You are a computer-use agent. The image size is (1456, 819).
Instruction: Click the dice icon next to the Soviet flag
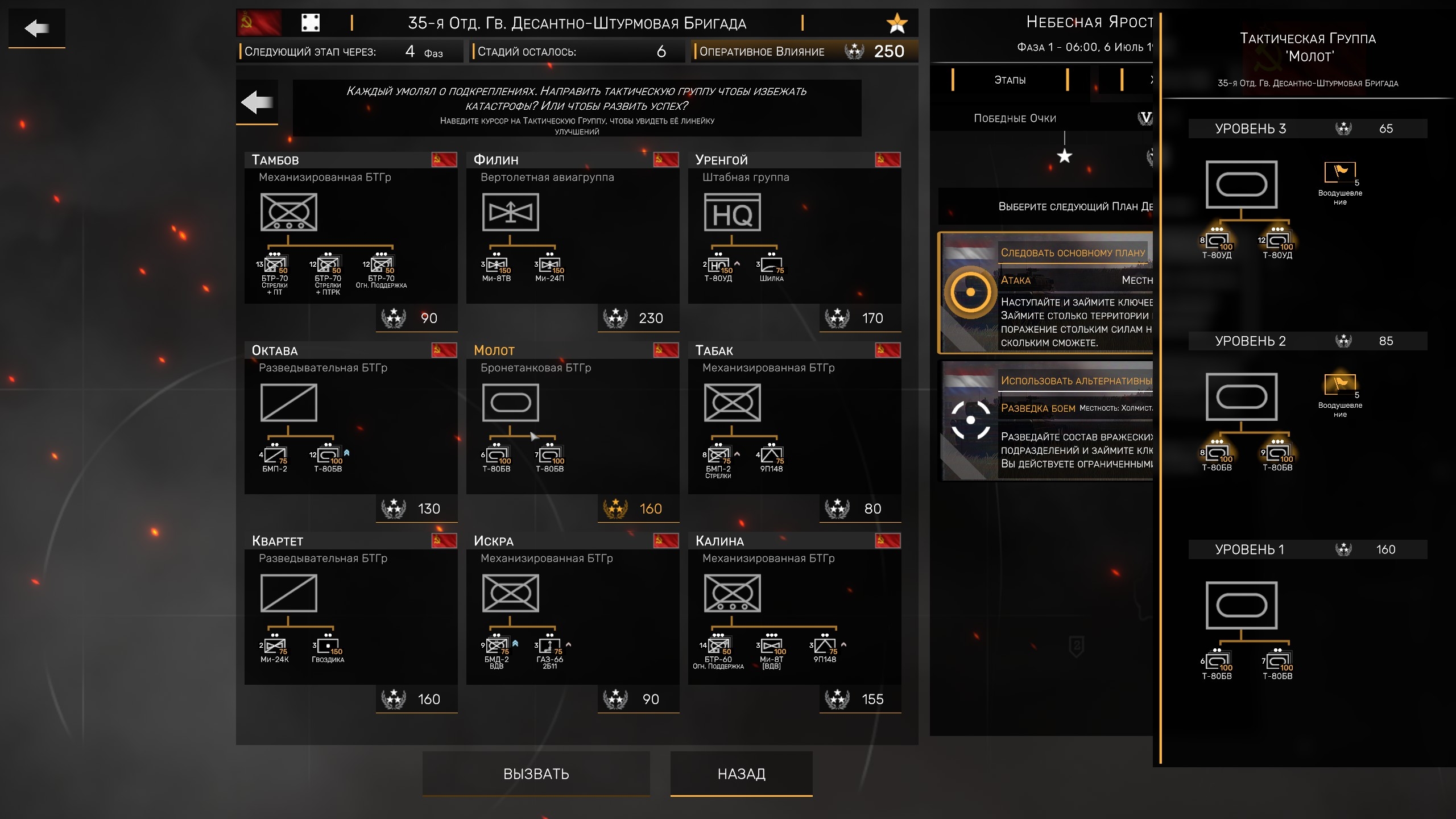point(310,23)
